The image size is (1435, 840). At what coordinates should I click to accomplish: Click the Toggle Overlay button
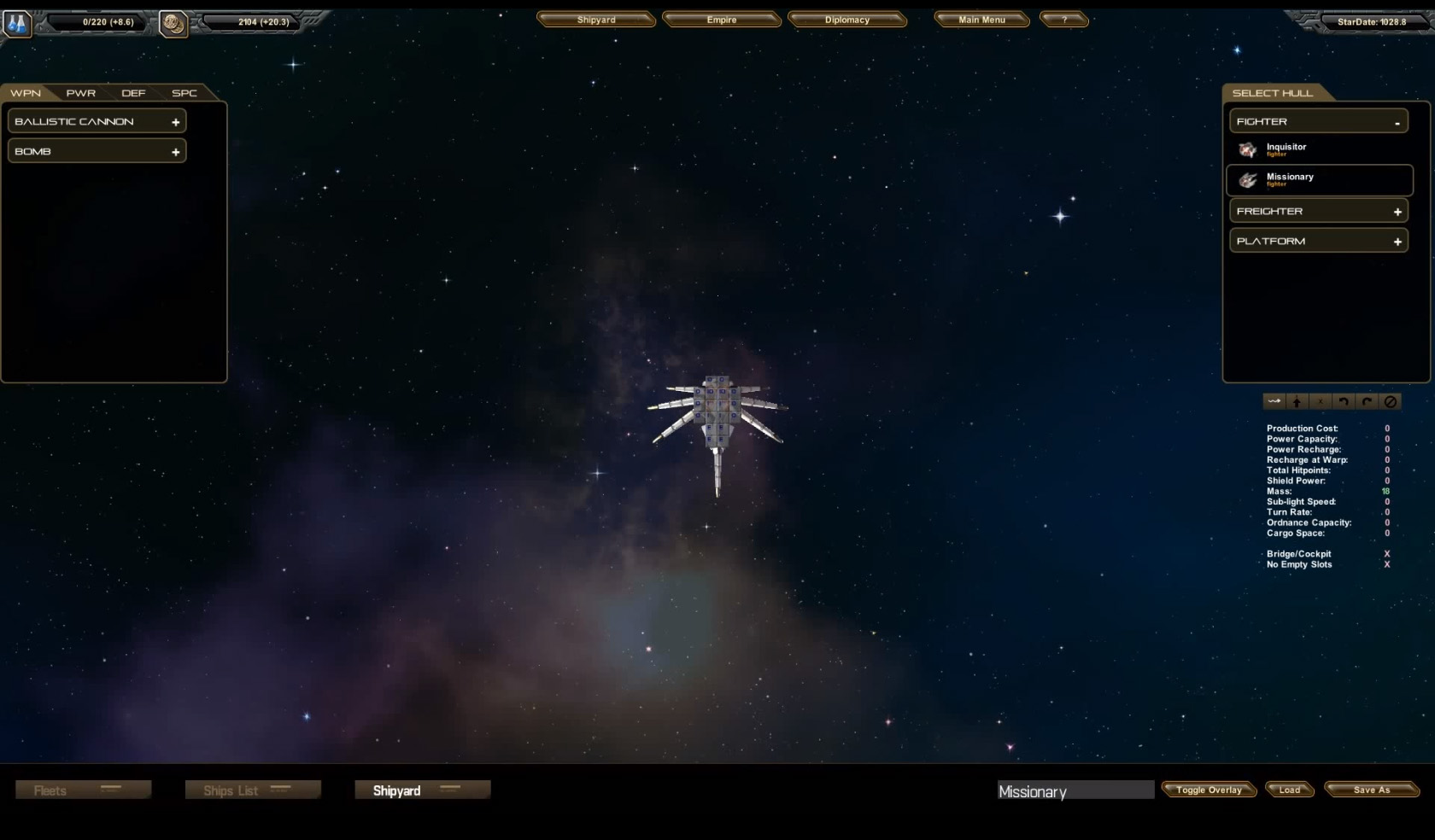coord(1208,790)
